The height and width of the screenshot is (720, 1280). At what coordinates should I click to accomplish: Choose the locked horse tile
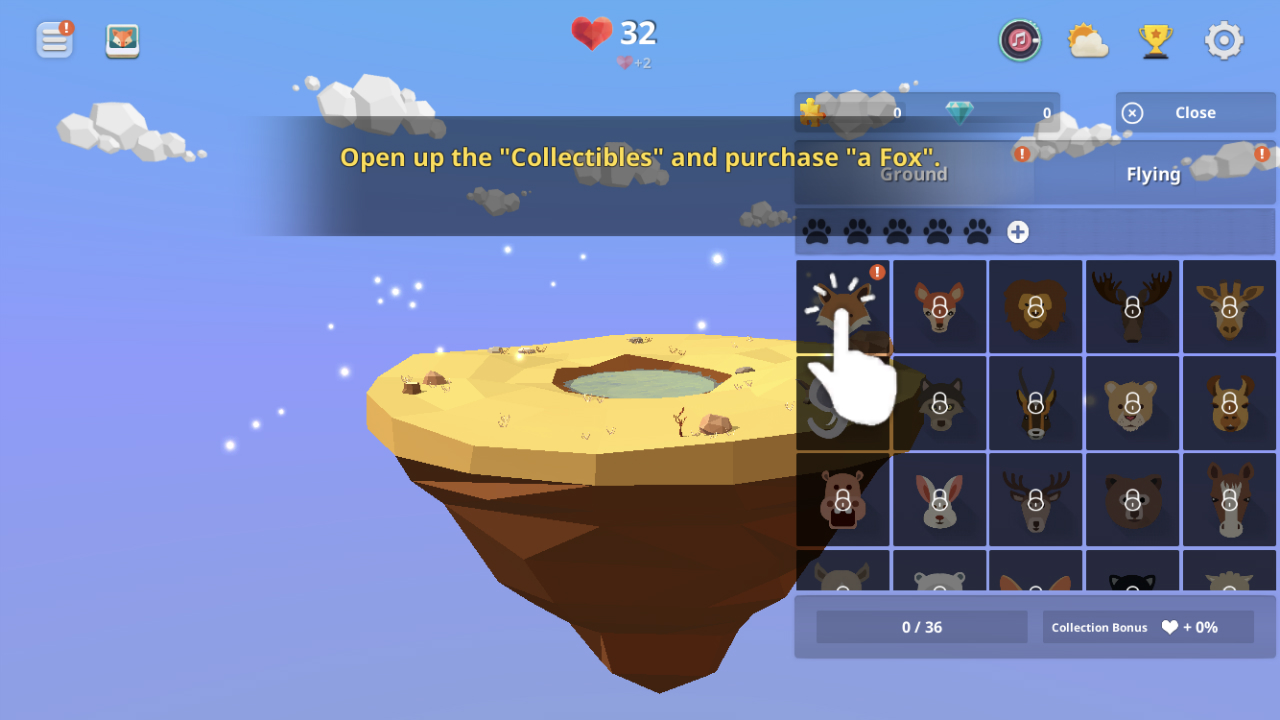click(1229, 500)
